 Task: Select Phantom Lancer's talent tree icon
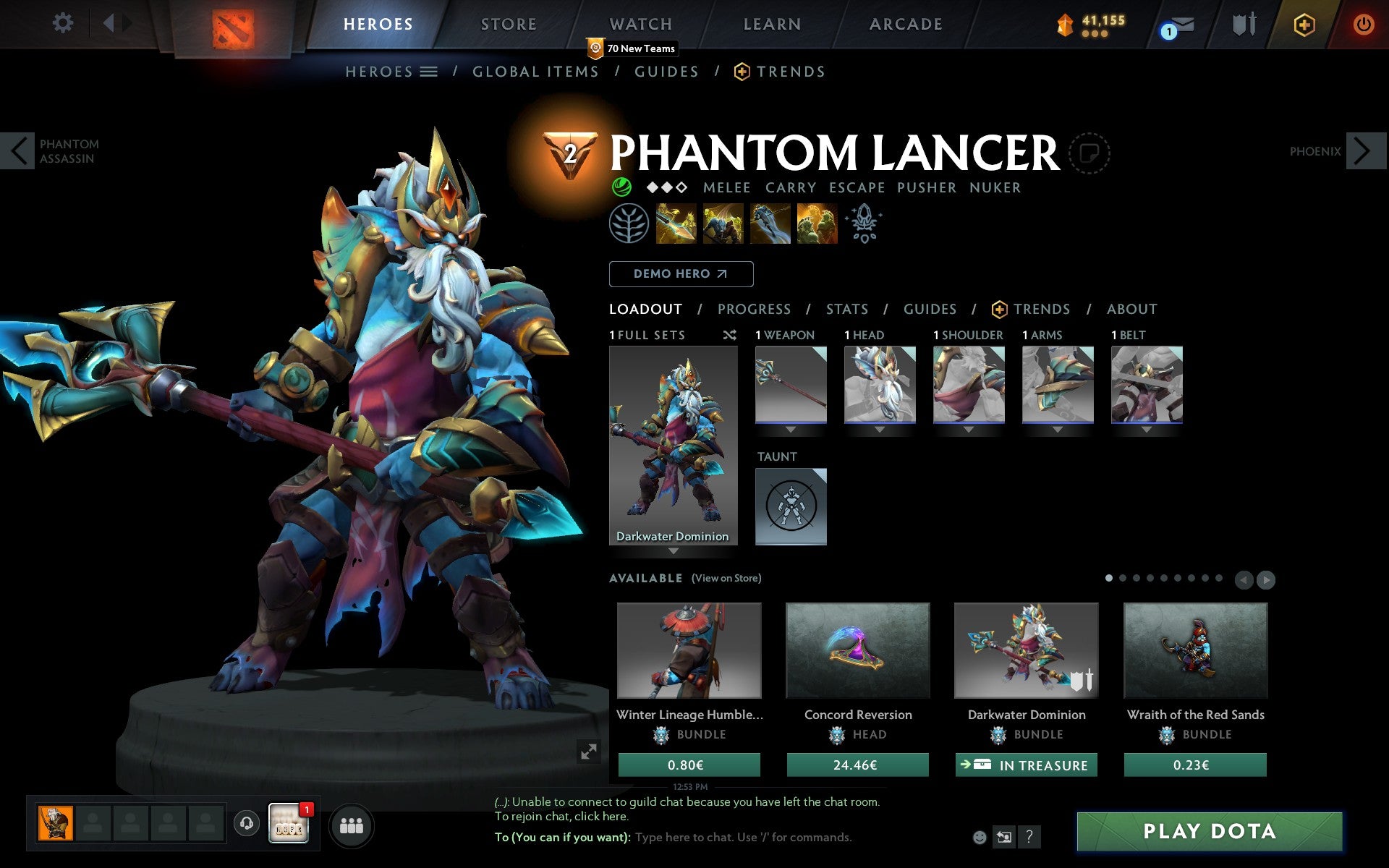[x=630, y=224]
